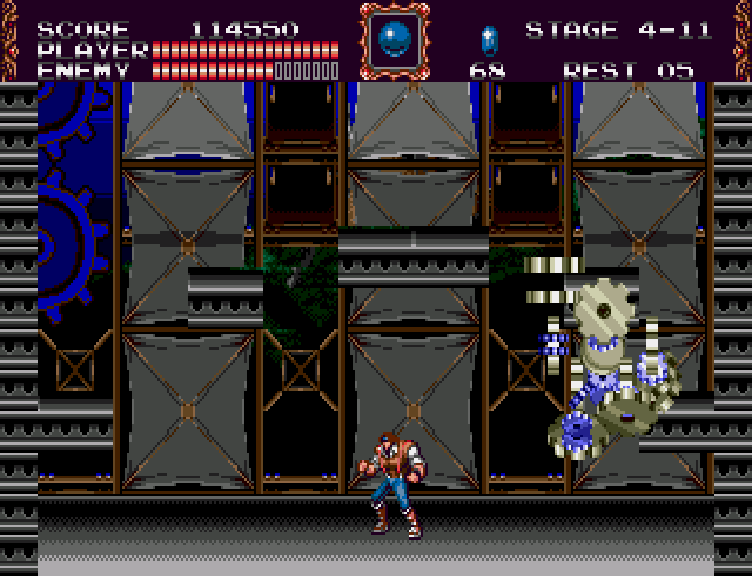Screen dimensions: 752x576
Task: Select the blue orb sub-weapon frame
Action: click(393, 40)
